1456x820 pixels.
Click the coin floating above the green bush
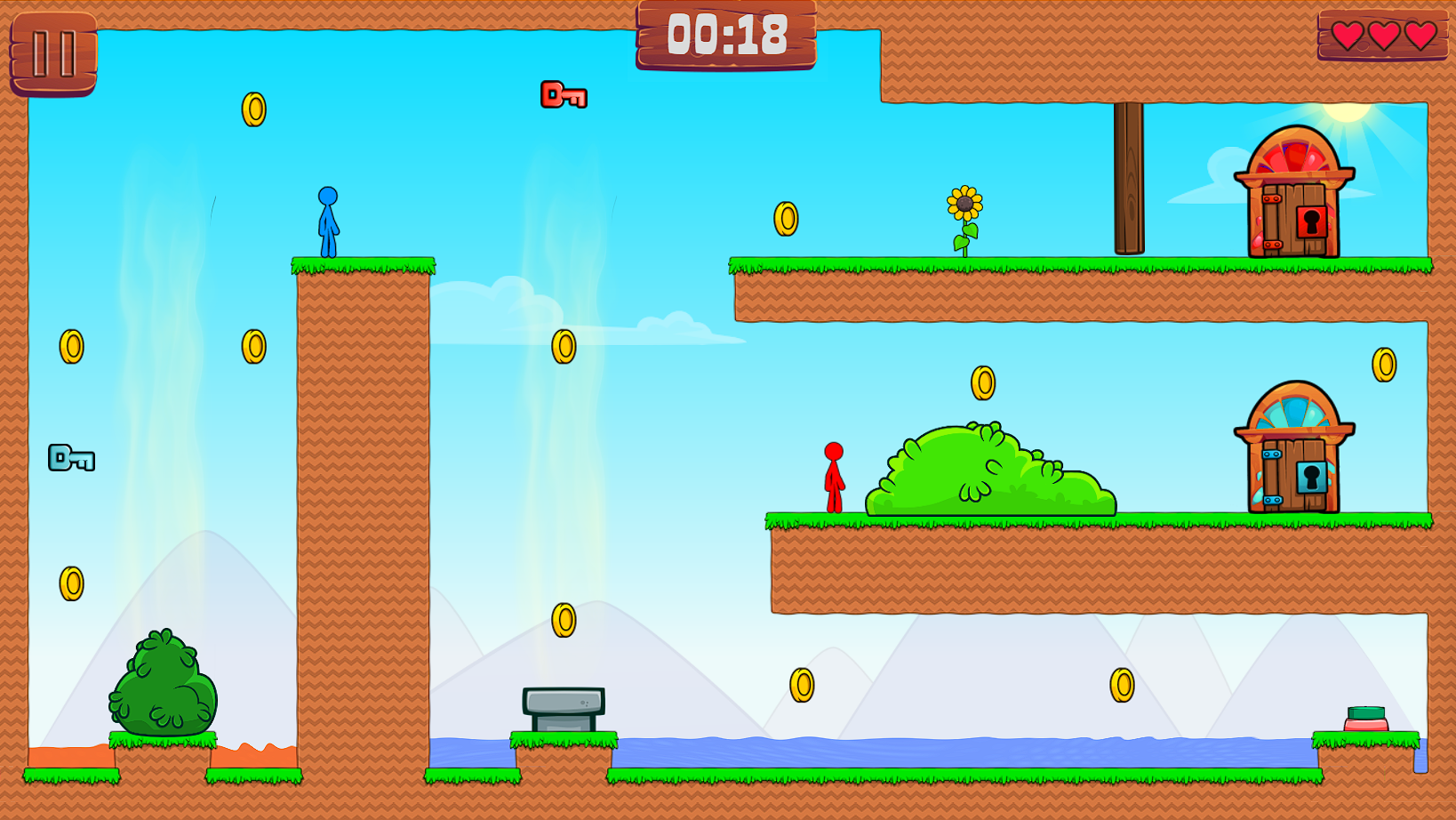pyautogui.click(x=983, y=384)
